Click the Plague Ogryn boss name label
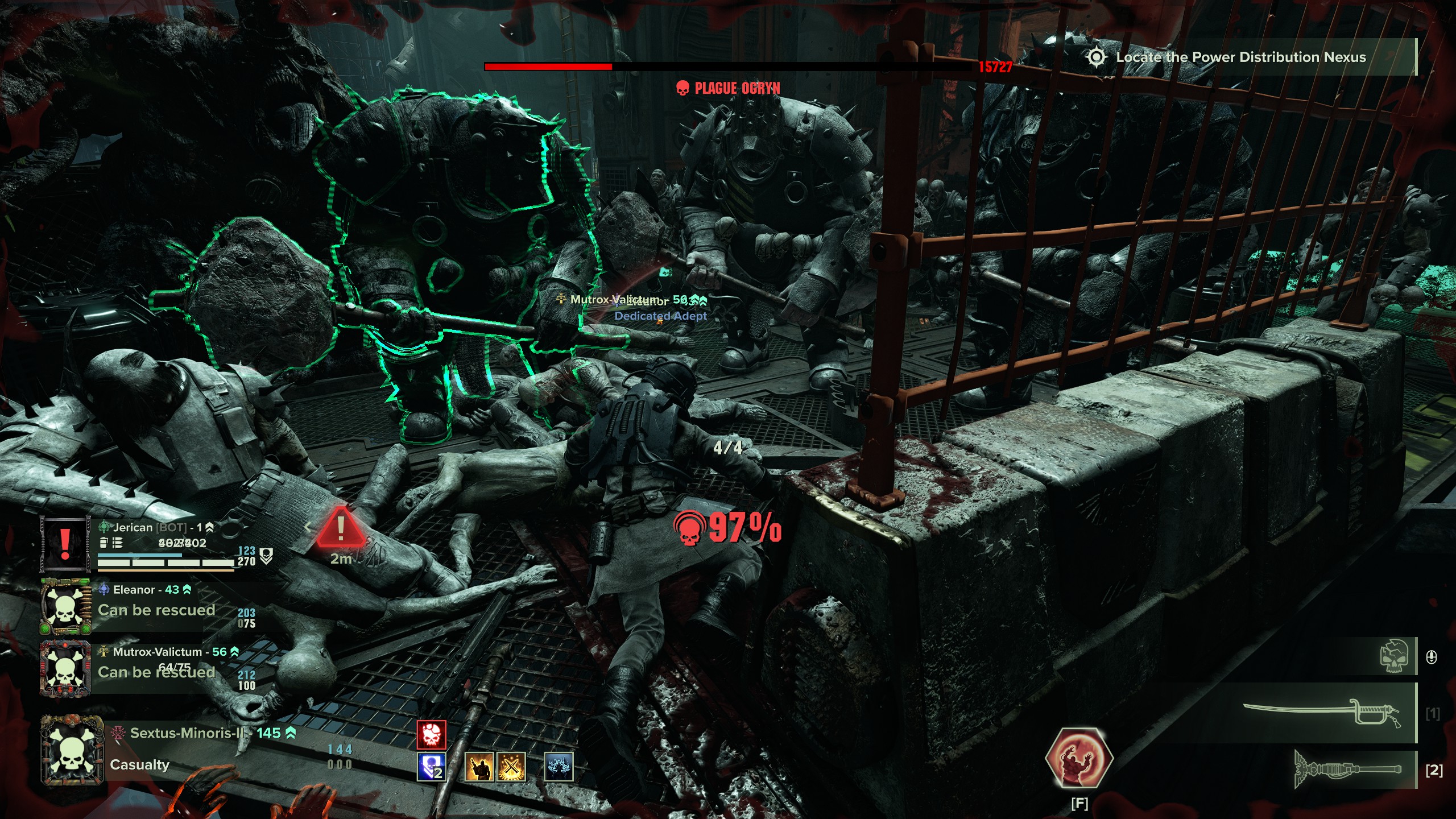1456x819 pixels. coord(737,88)
